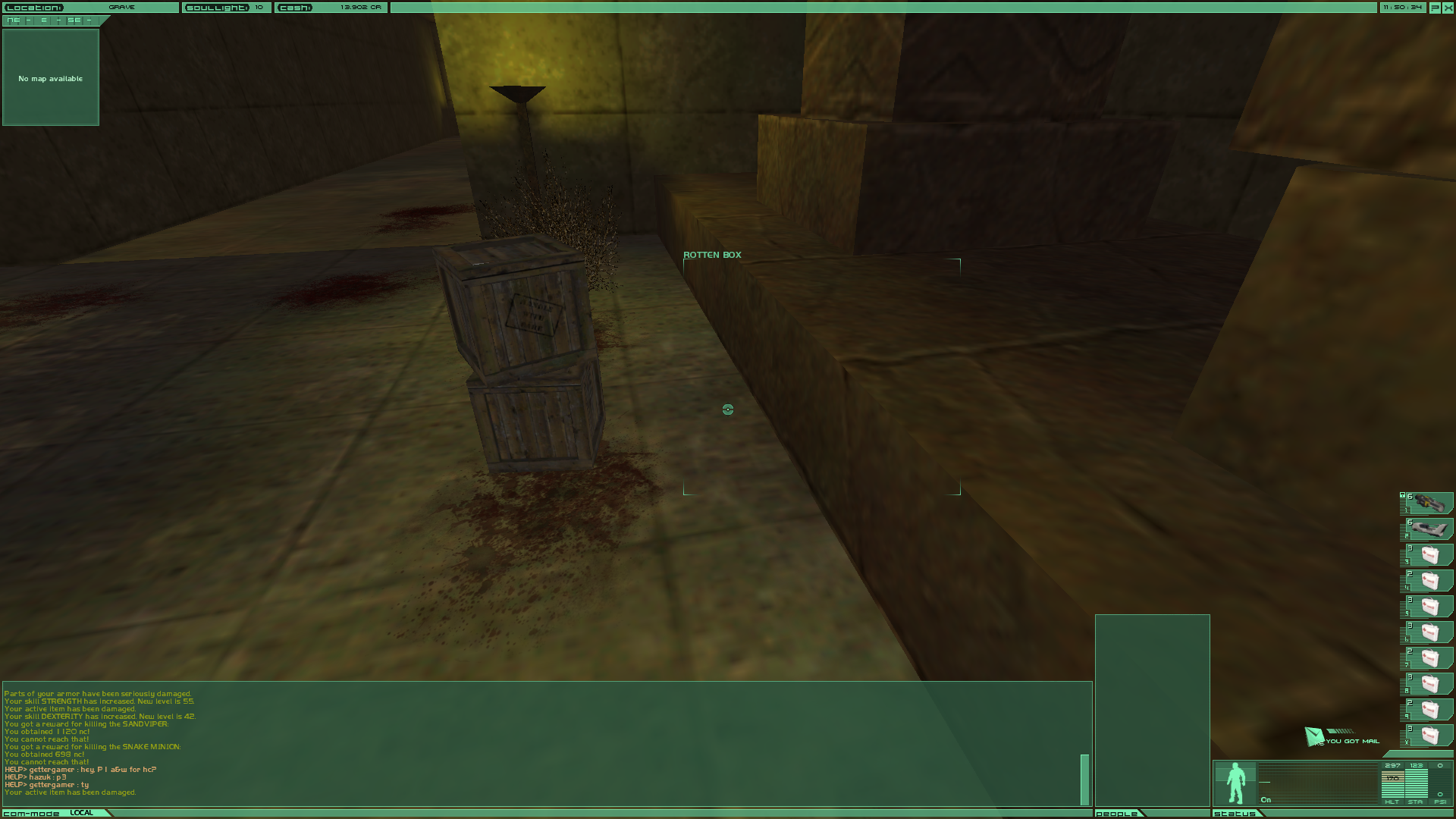Expand the status panel via its label

[1235, 815]
